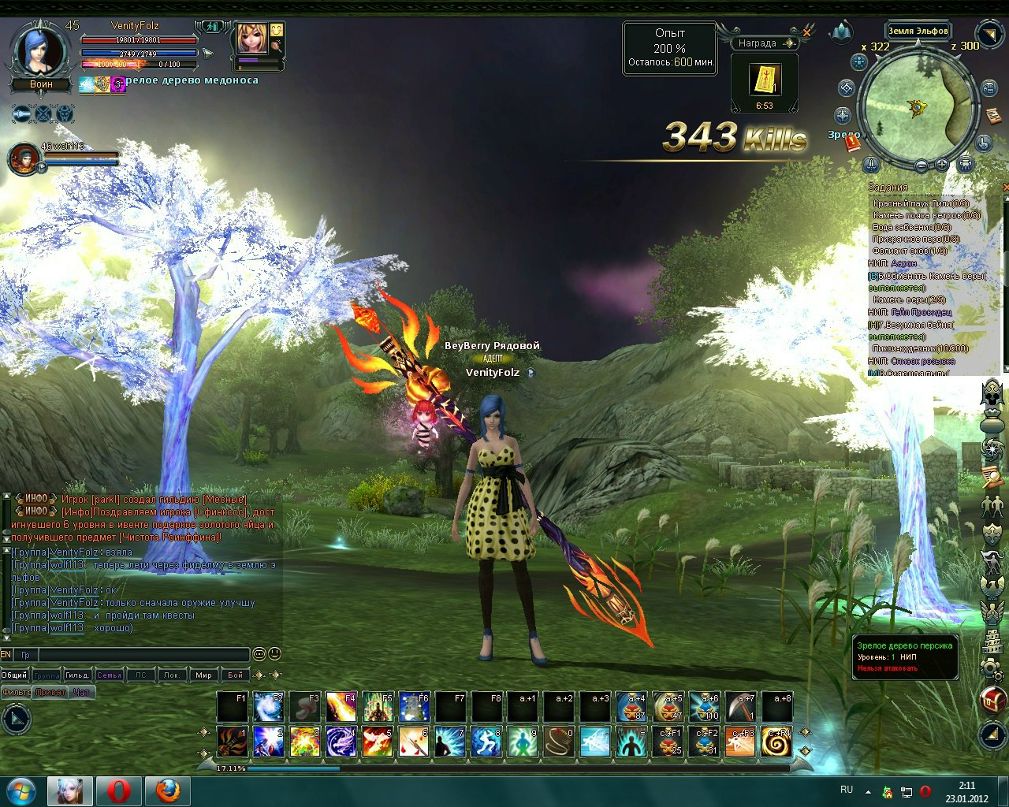Open the red quest book icon

852,143
